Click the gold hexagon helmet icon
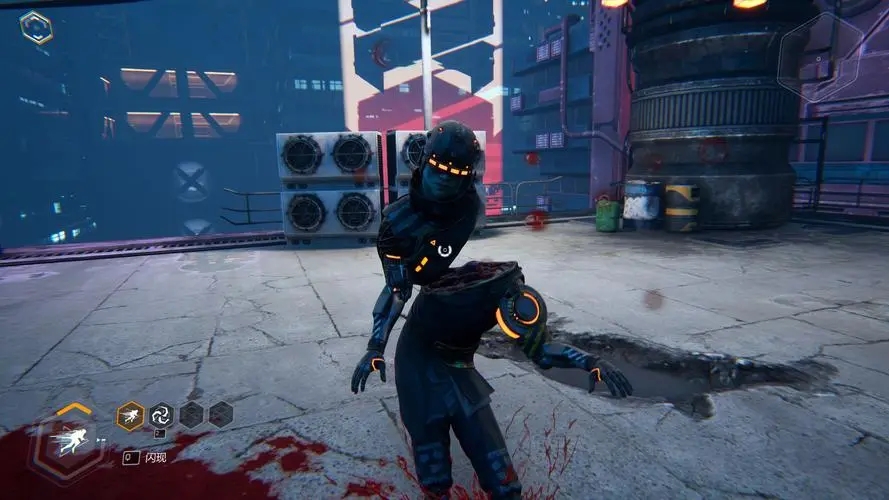The image size is (889, 500). coord(37,27)
